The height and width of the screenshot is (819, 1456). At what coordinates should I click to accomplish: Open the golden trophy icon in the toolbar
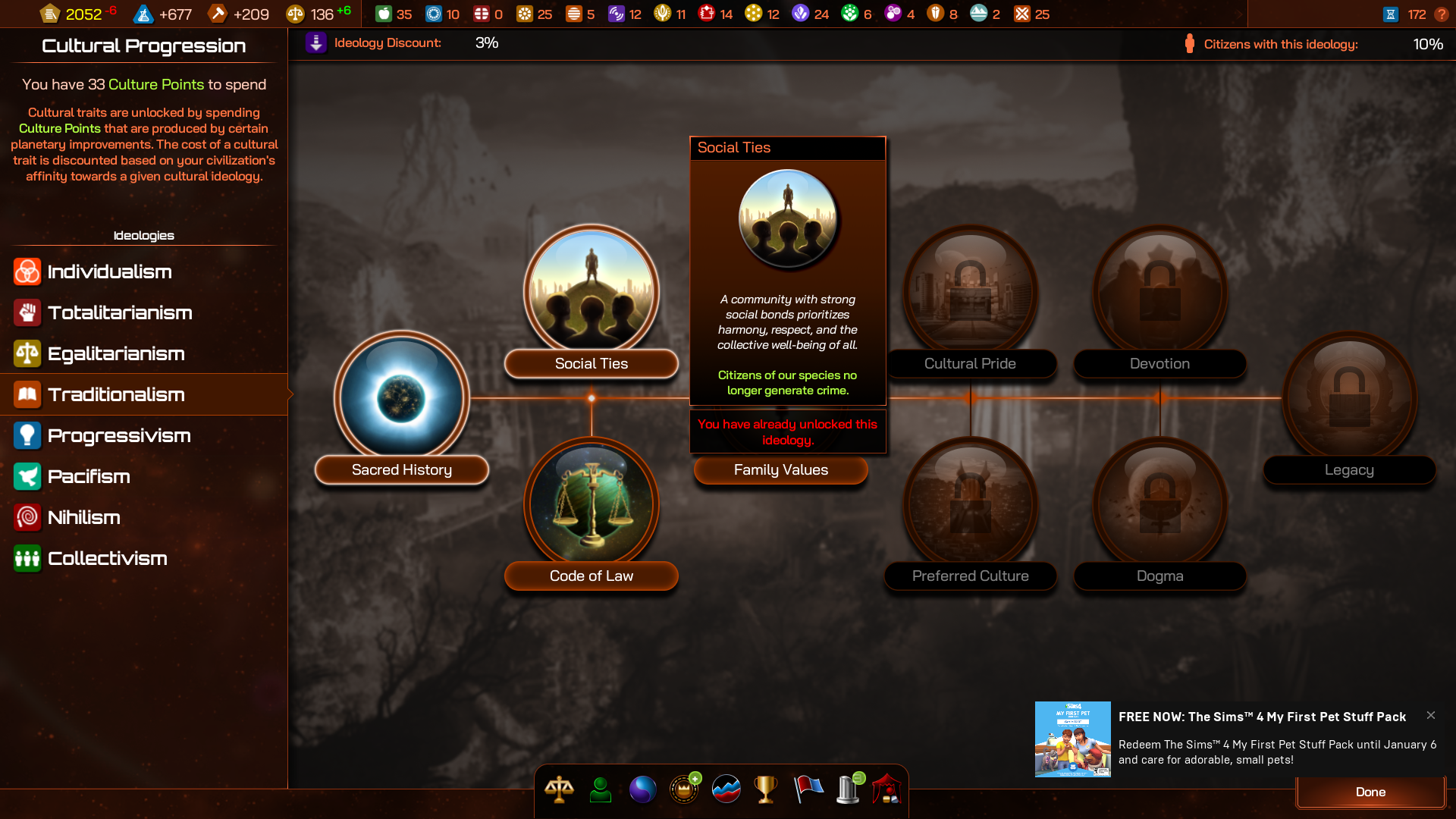coord(766,789)
